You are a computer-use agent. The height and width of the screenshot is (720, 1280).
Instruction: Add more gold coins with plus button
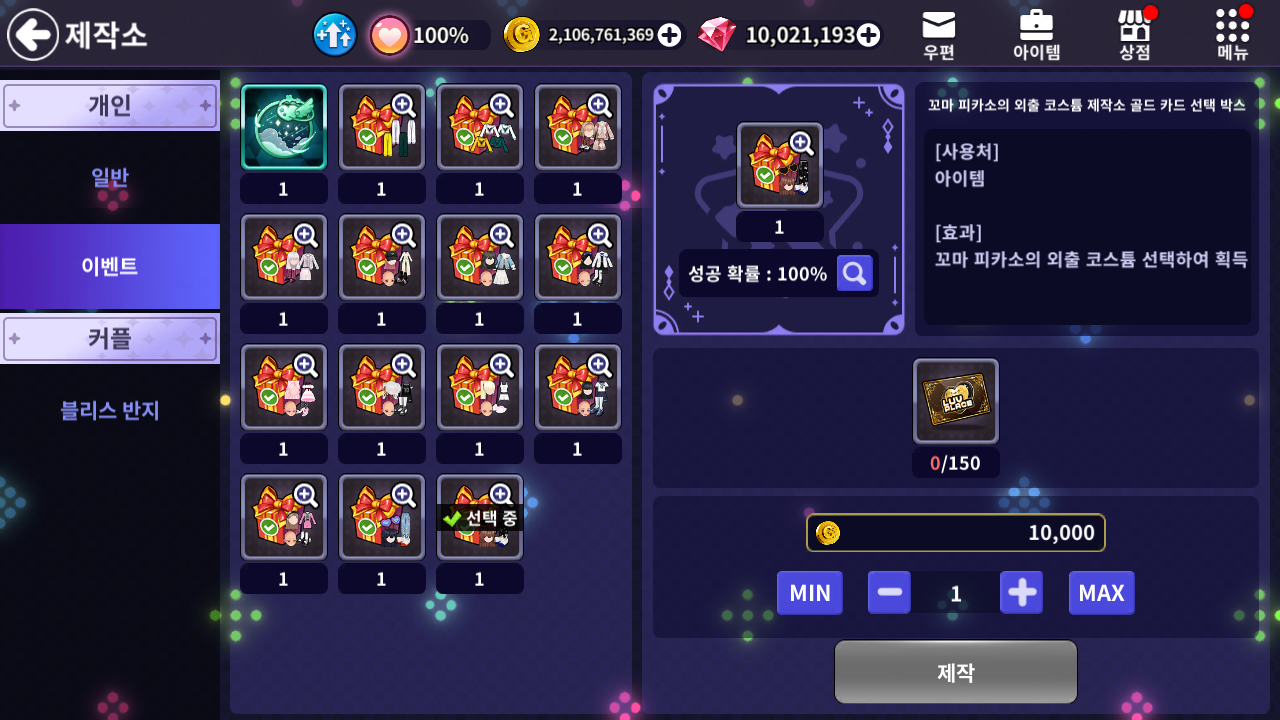pyautogui.click(x=670, y=35)
